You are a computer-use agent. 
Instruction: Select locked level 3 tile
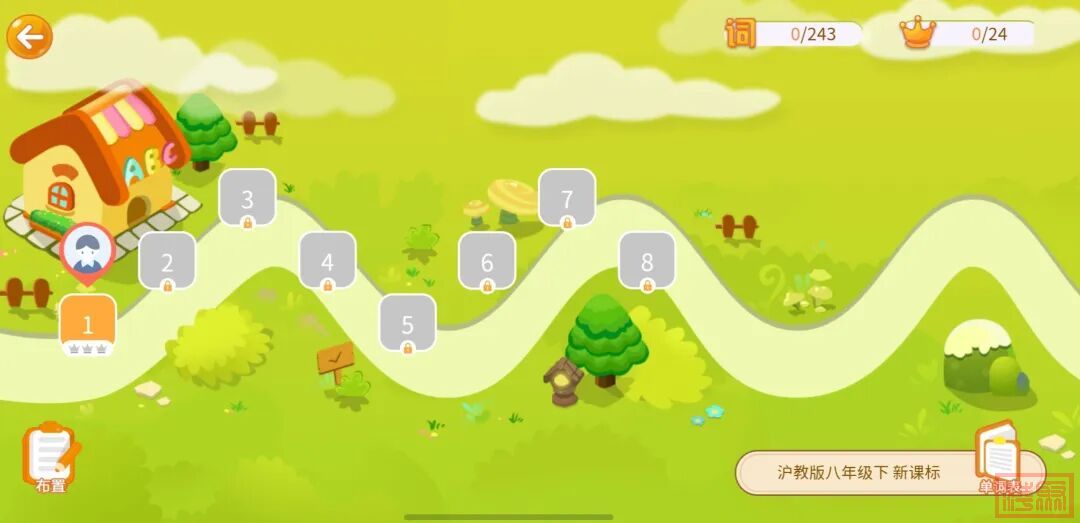coord(247,198)
